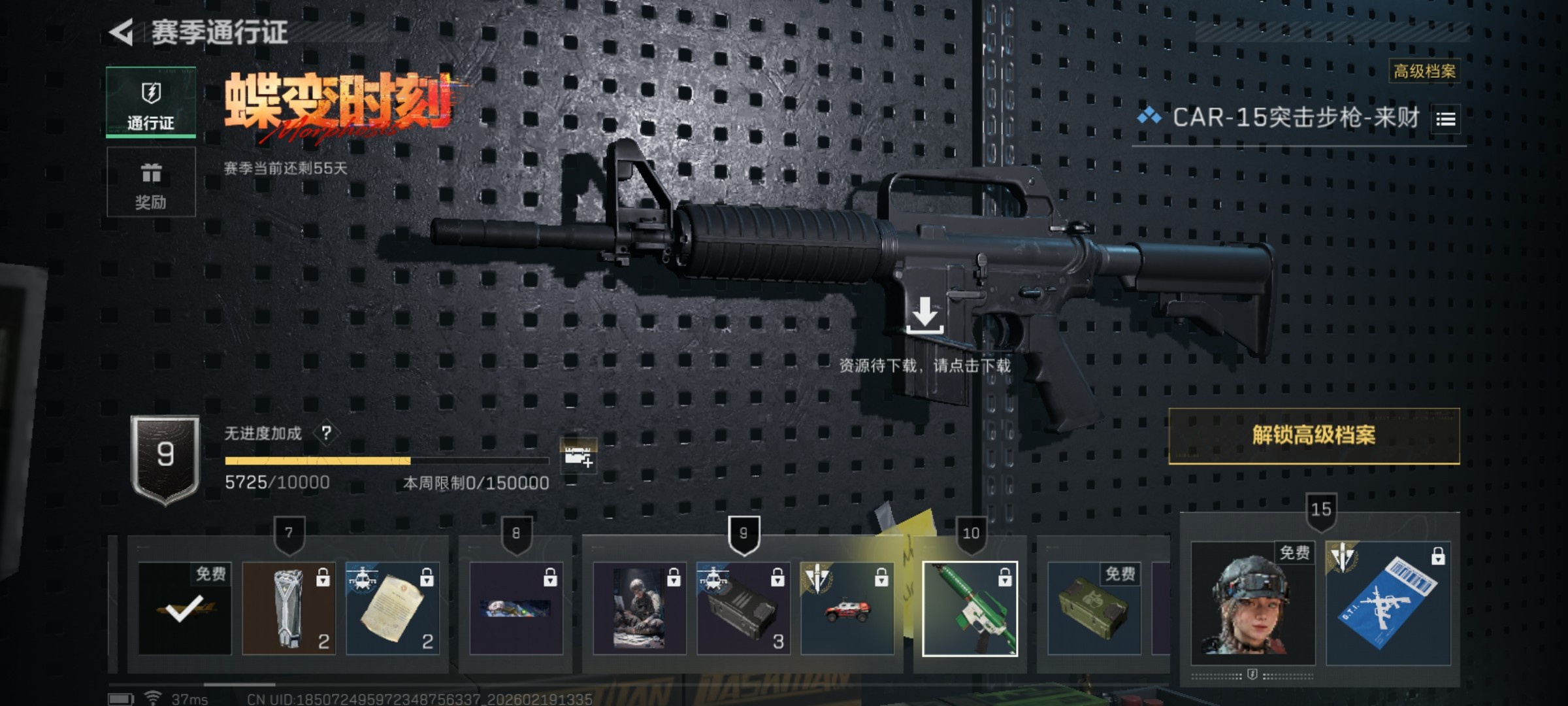The height and width of the screenshot is (706, 1568).
Task: Tap the download arrow for weapon resources
Action: click(x=924, y=315)
